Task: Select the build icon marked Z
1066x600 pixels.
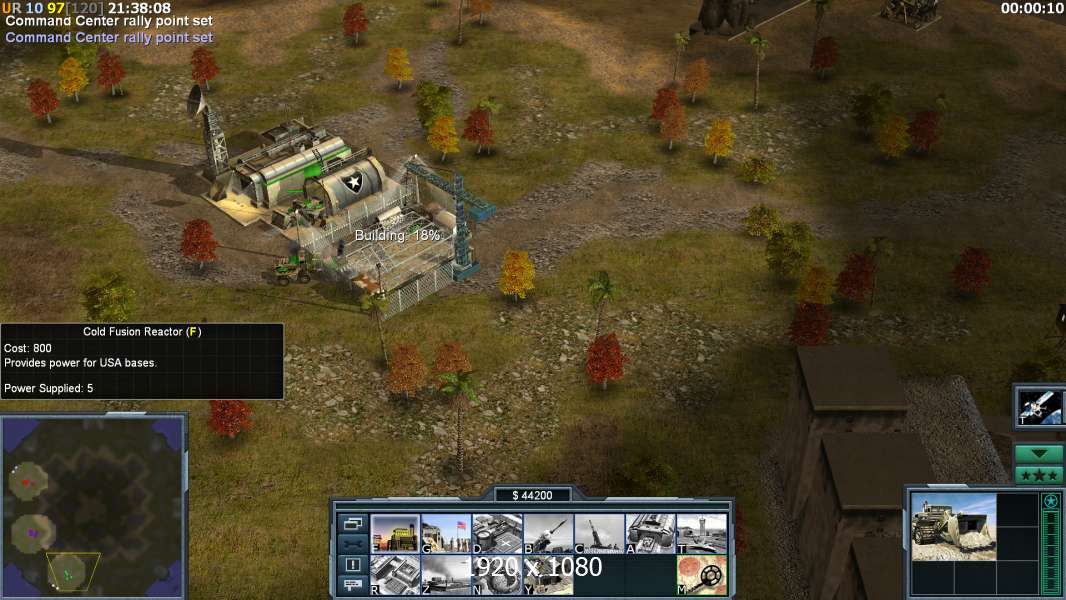Action: click(x=446, y=575)
